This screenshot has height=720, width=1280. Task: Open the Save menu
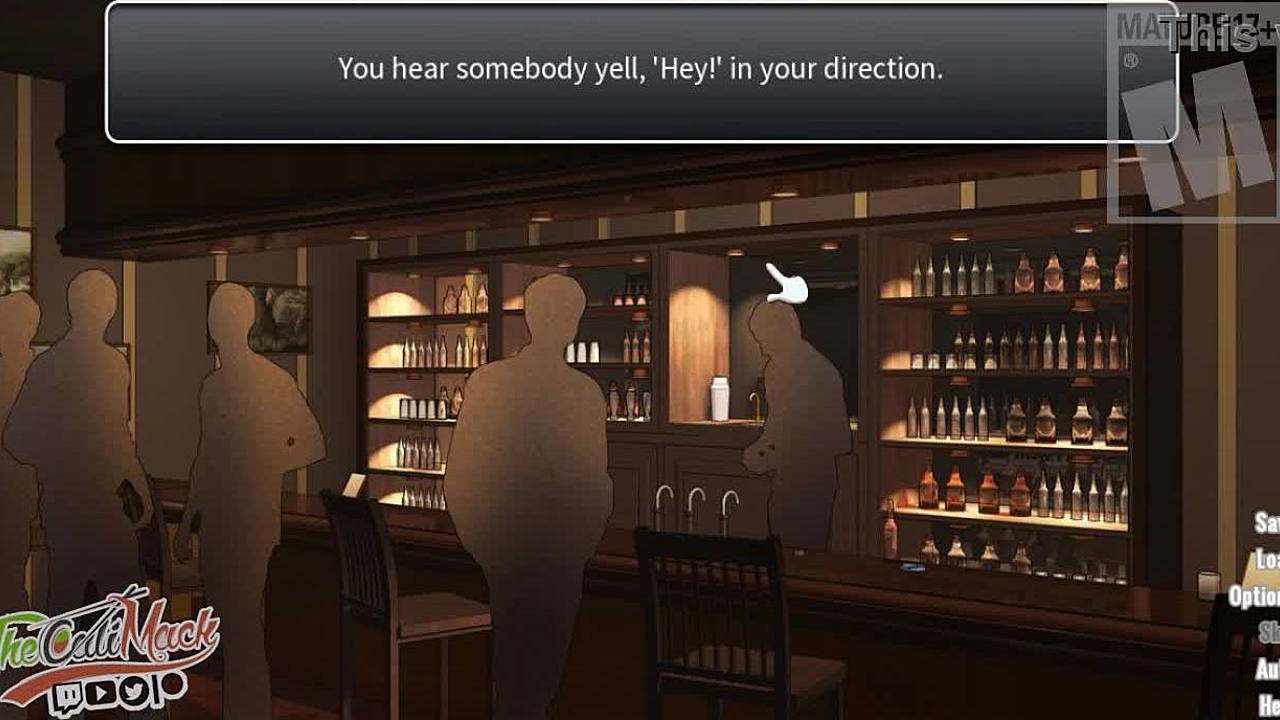click(x=1268, y=523)
